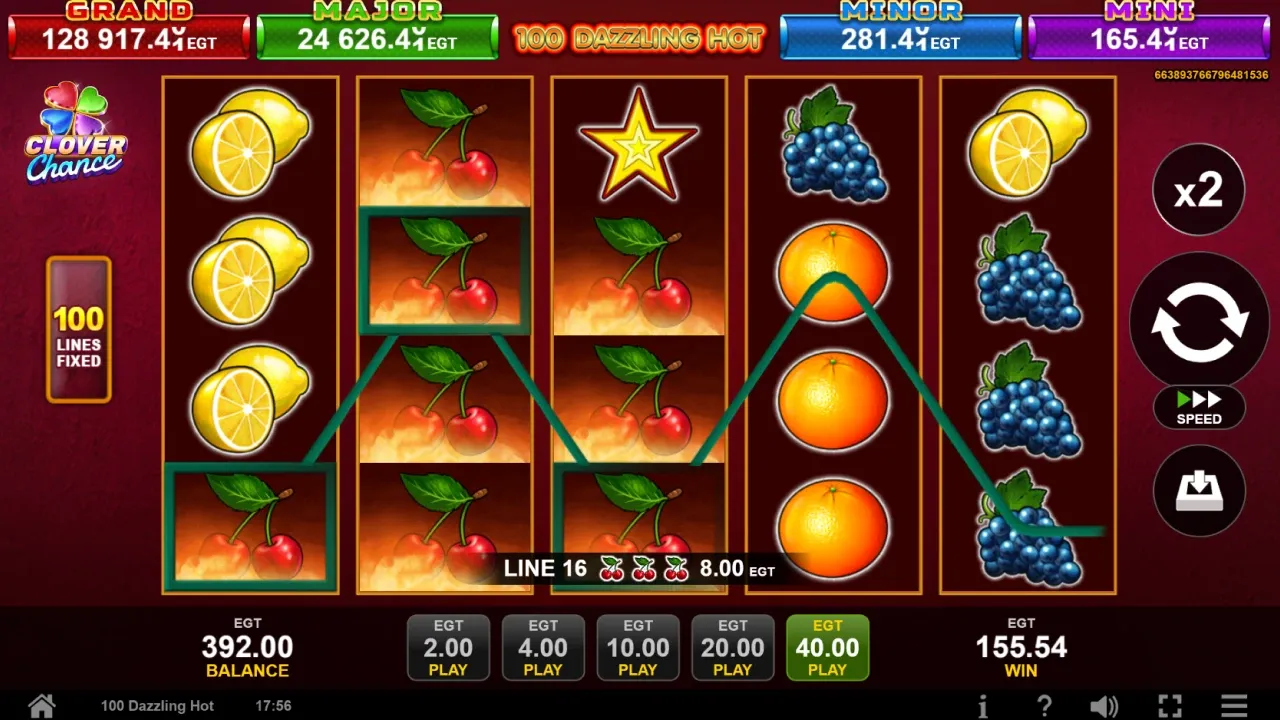Open the Clover Chance feature
Image resolution: width=1280 pixels, height=720 pixels.
[x=76, y=135]
